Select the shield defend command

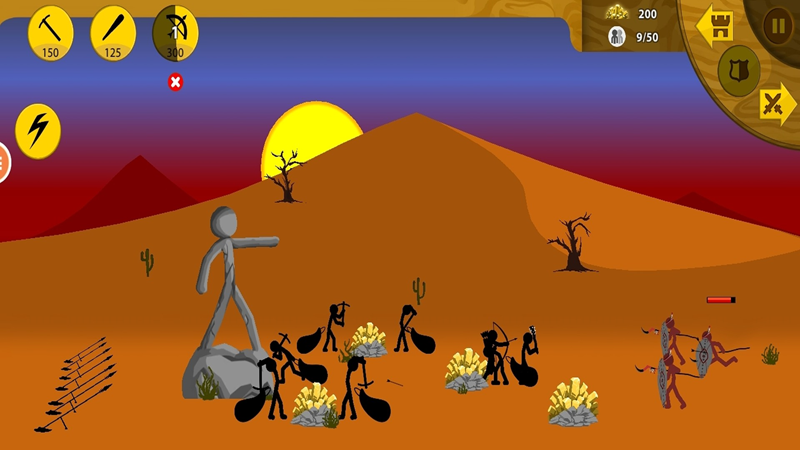tap(739, 70)
